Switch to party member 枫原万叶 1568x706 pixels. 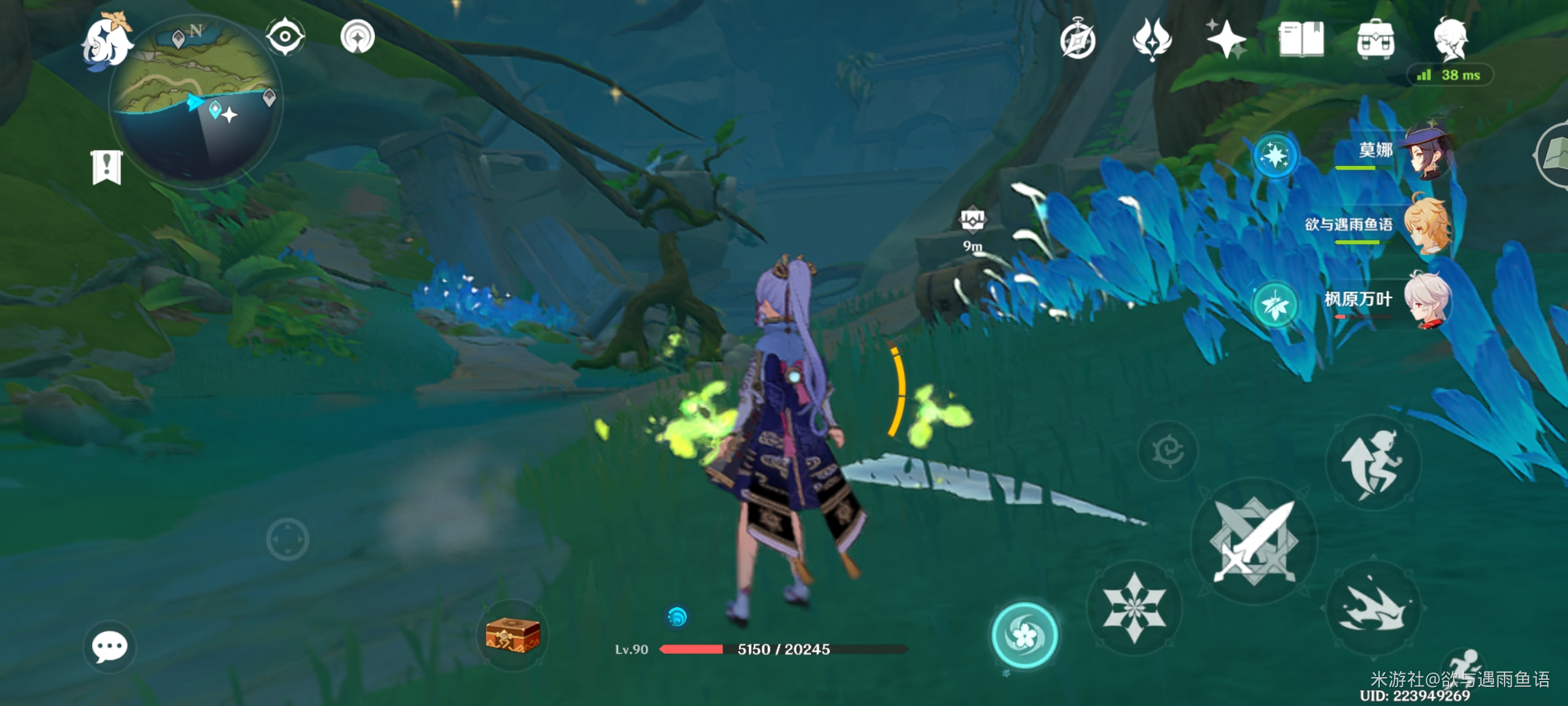click(1428, 301)
